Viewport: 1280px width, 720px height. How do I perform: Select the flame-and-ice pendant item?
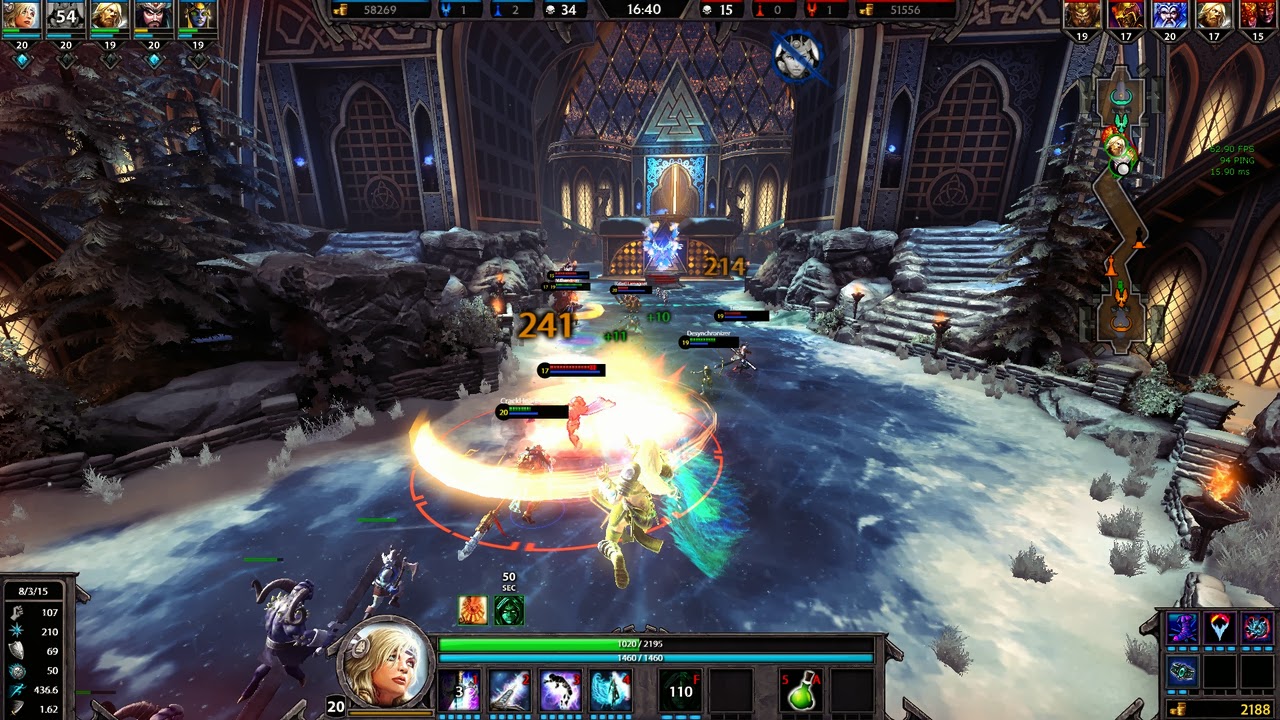point(1221,625)
